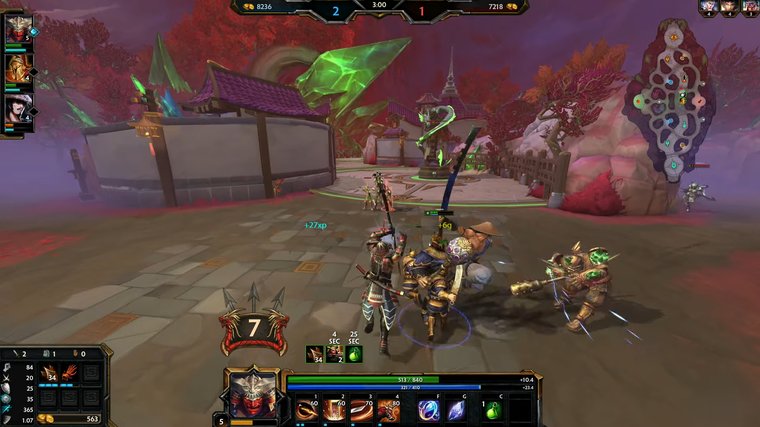This screenshot has height=427, width=760.
Task: Click the first enemy god portrait
Action: 708,6
